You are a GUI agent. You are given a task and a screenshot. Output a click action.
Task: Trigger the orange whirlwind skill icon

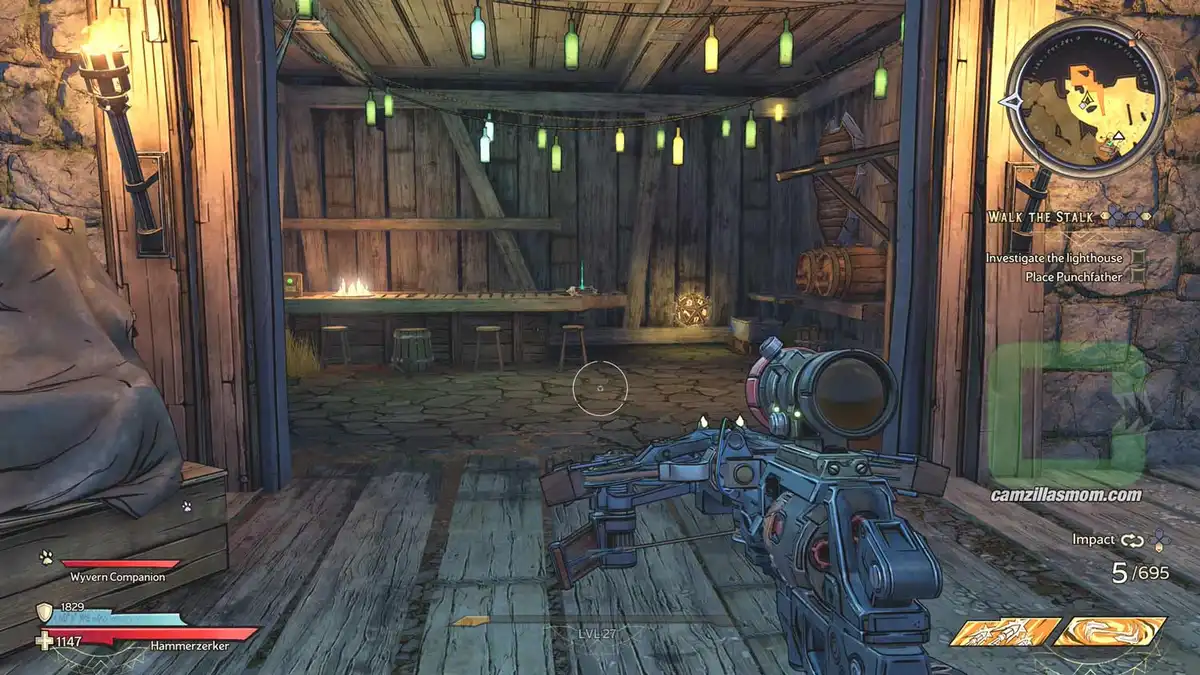pyautogui.click(x=1110, y=632)
